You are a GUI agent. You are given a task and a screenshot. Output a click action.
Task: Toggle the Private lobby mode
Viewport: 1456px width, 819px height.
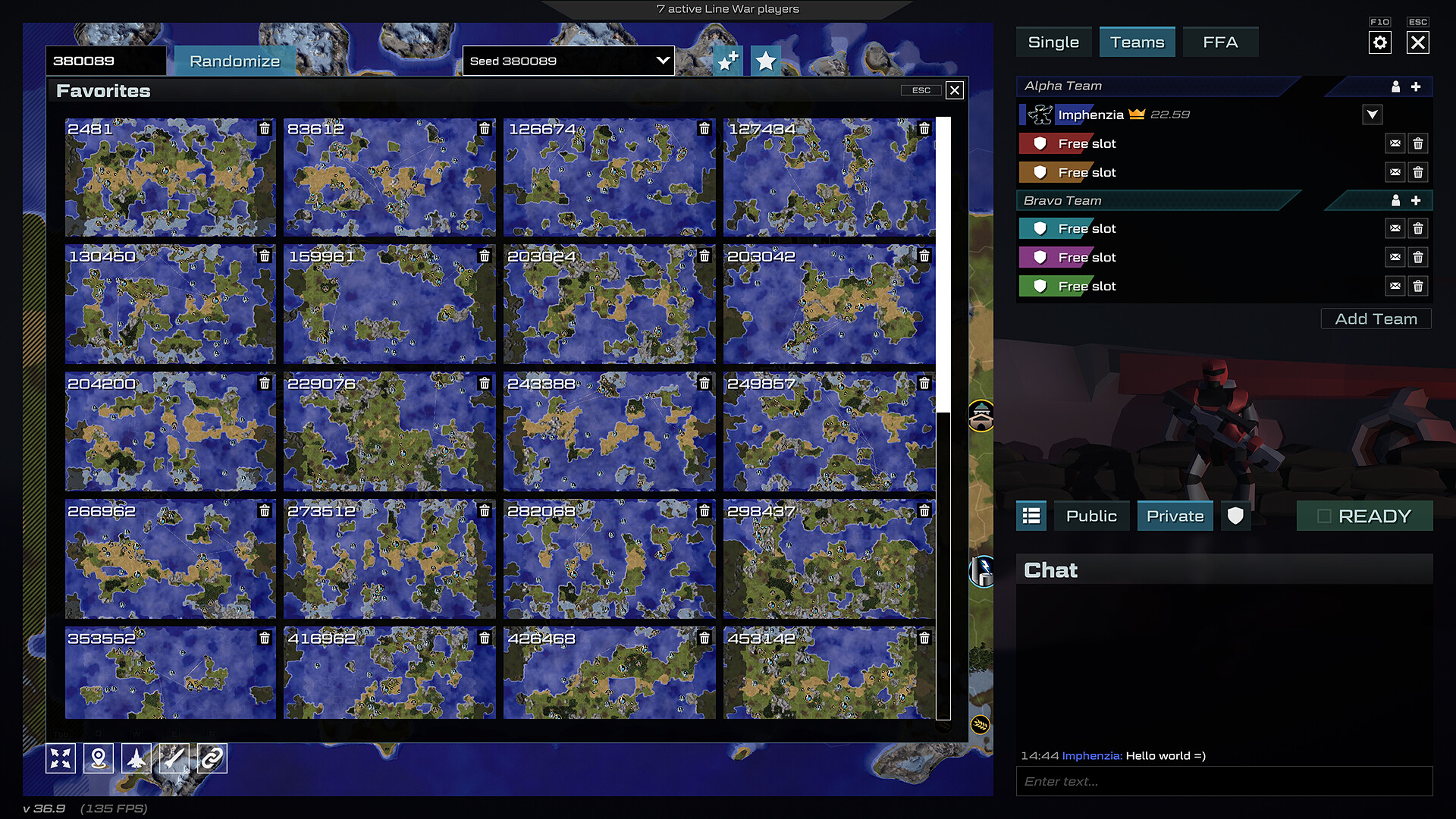coord(1175,516)
